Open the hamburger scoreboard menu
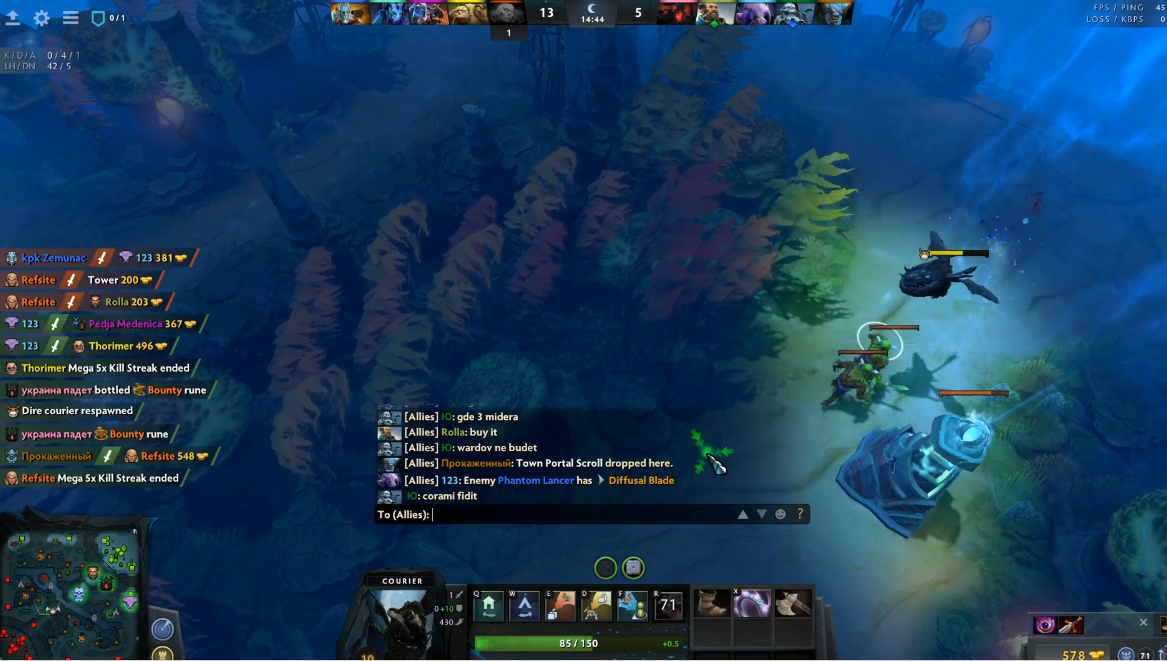This screenshot has width=1167, height=661. (71, 18)
